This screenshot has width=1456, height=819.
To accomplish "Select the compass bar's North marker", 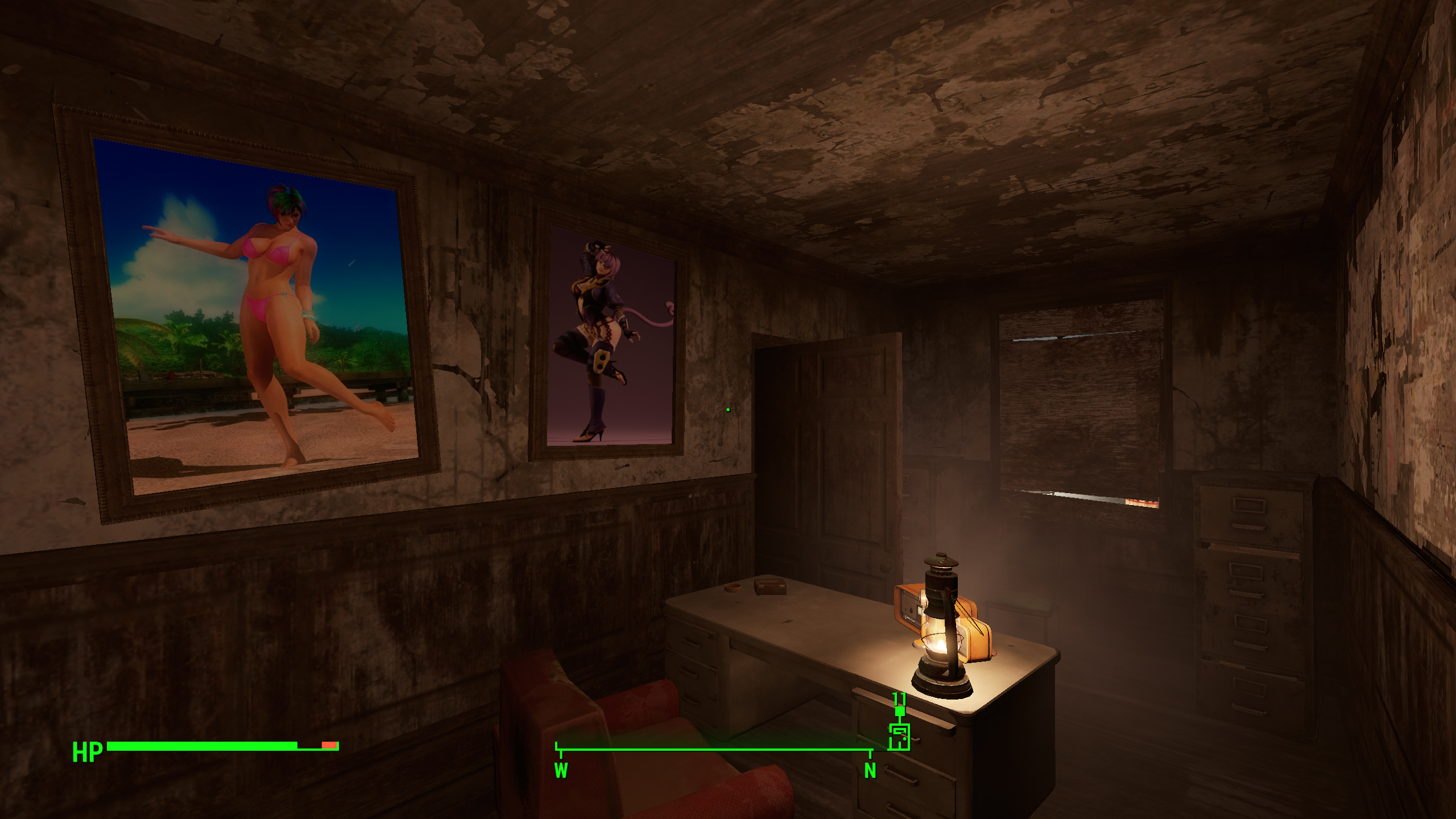I will pos(870,770).
